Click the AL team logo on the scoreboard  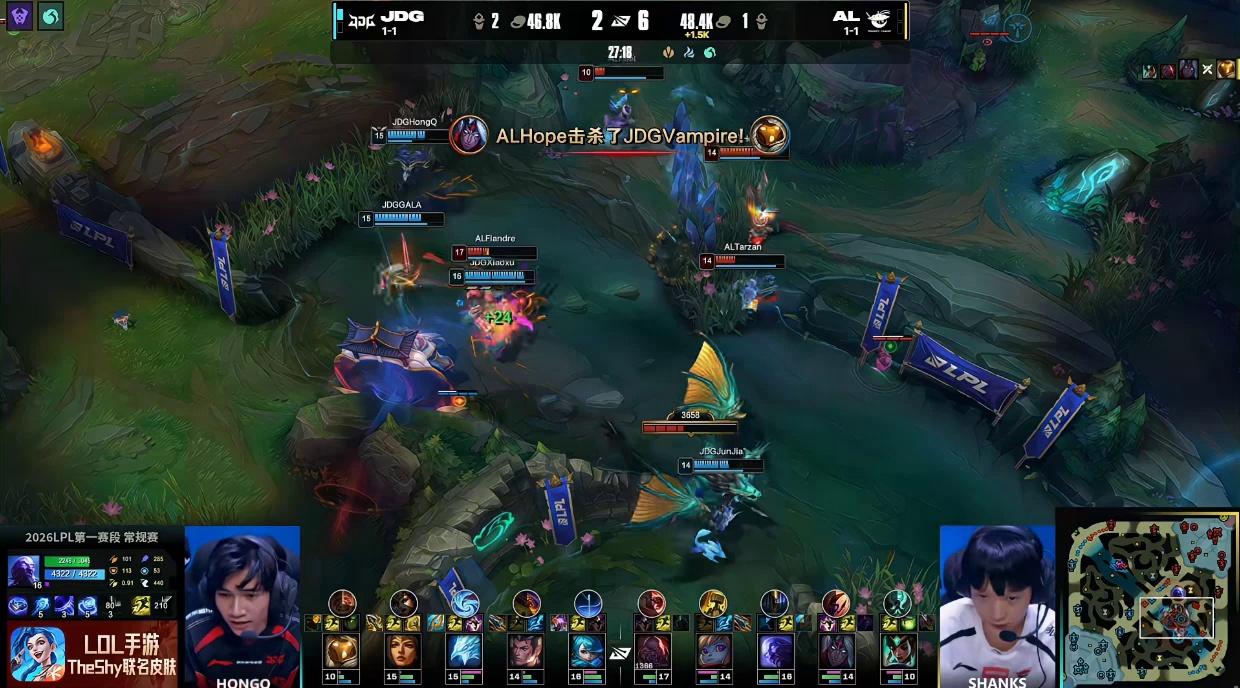coord(879,17)
